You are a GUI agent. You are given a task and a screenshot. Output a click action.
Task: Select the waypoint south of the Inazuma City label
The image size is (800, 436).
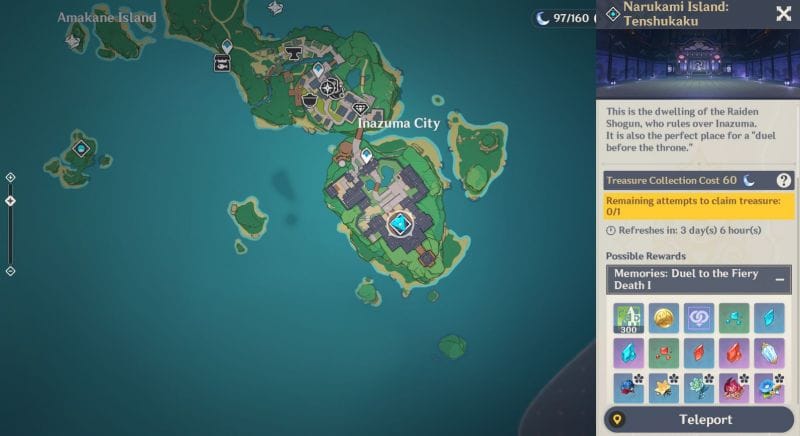coord(366,155)
